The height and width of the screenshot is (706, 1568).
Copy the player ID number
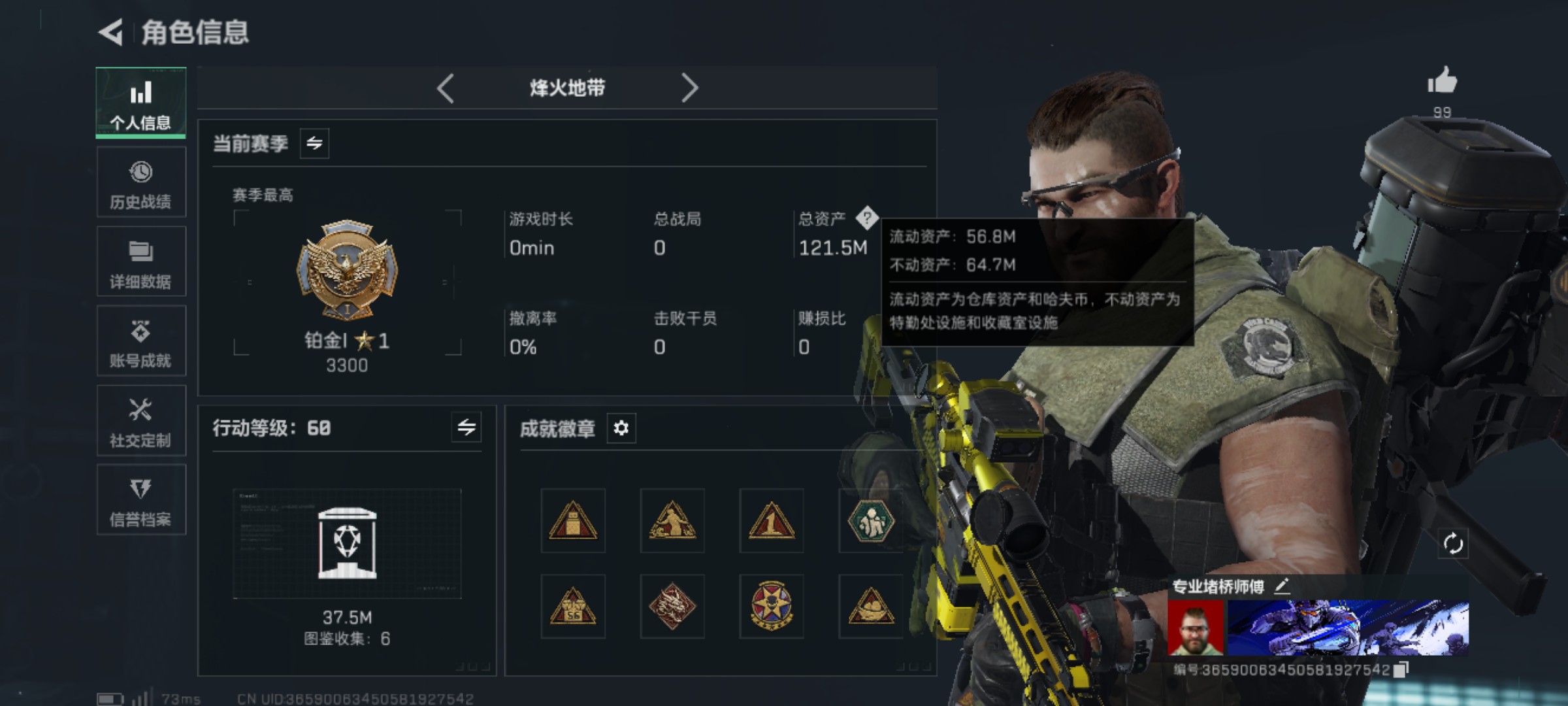pos(1401,670)
